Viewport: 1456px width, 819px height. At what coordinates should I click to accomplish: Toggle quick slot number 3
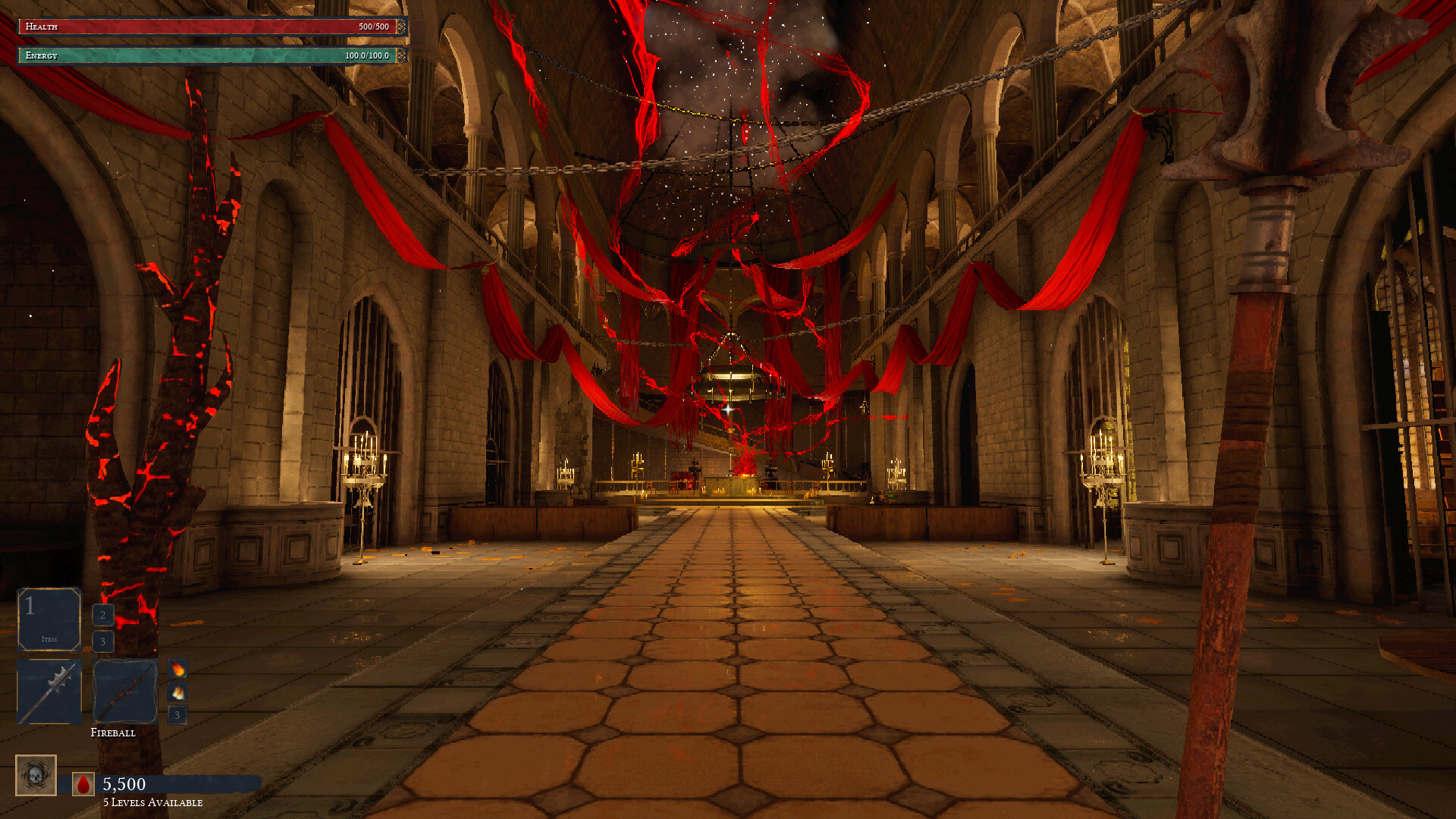(102, 641)
